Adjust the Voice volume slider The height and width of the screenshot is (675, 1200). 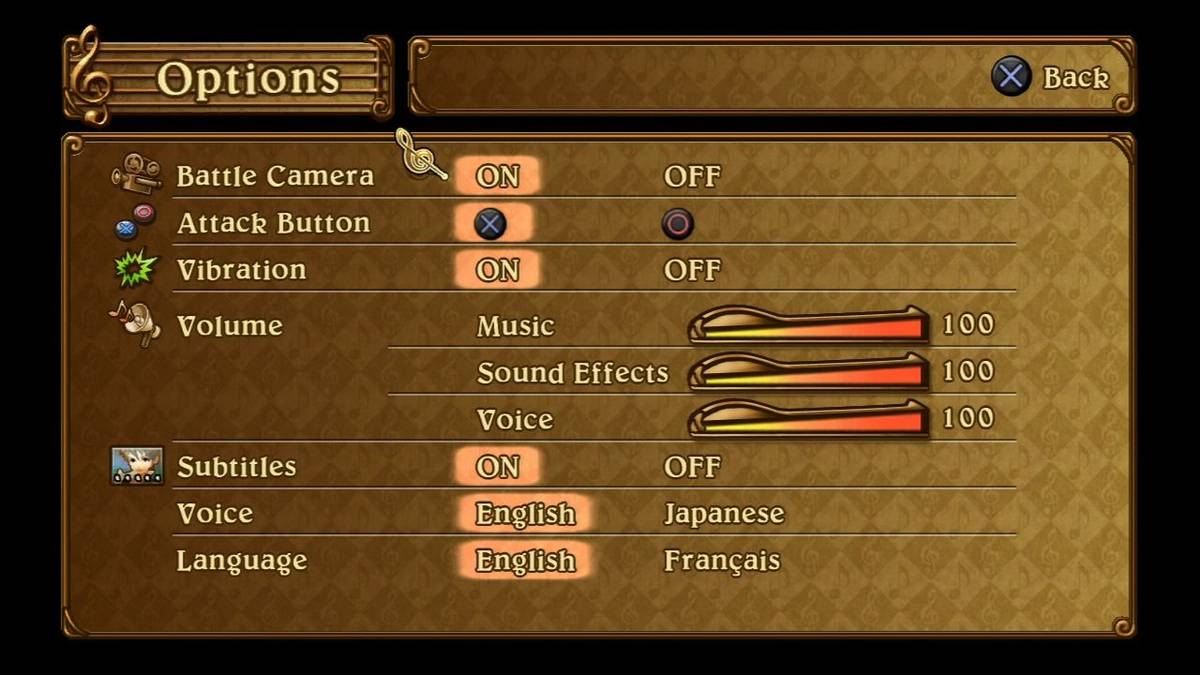pos(808,419)
